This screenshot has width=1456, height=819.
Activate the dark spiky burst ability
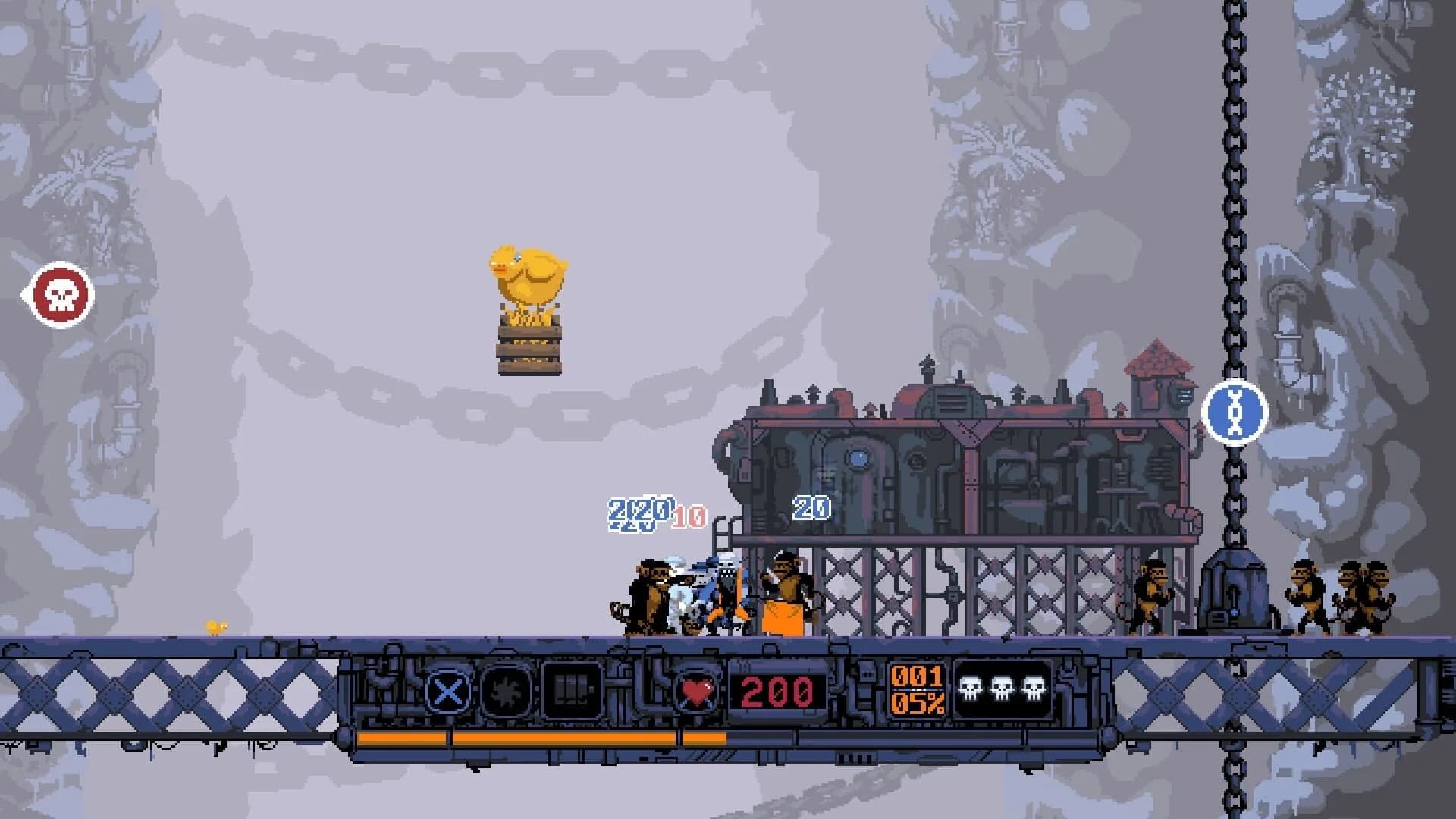pyautogui.click(x=508, y=691)
